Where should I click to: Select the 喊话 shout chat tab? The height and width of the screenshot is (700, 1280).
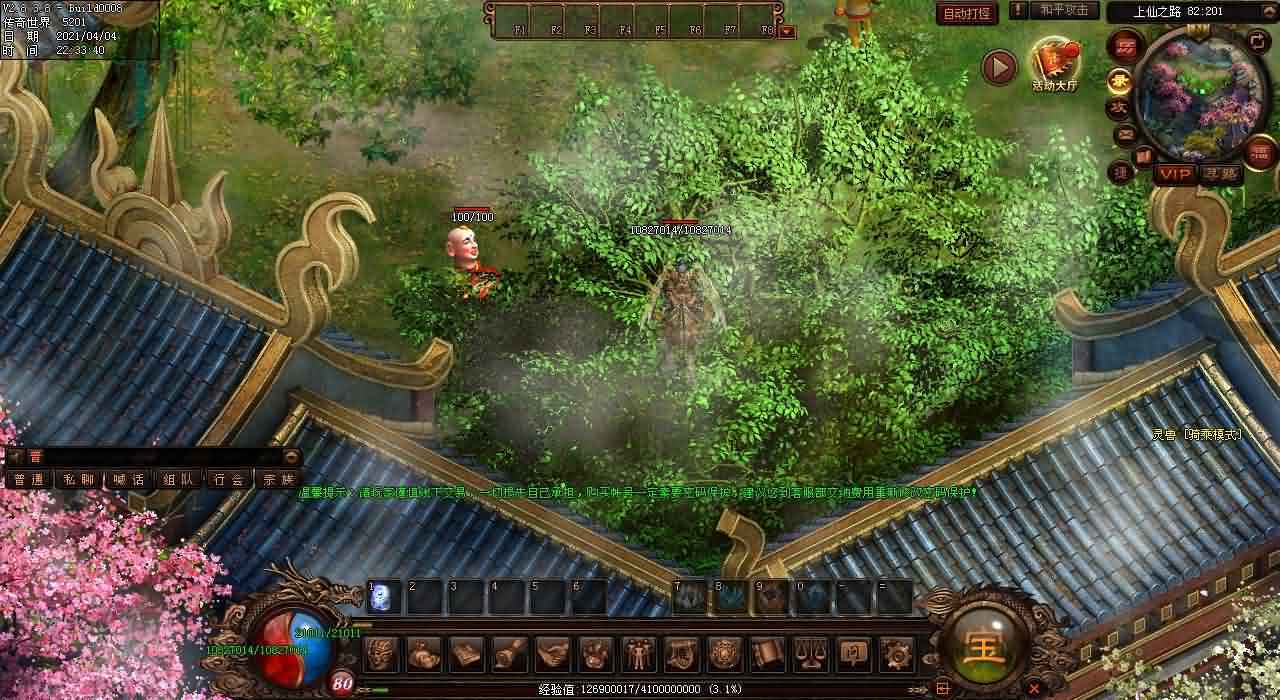128,479
